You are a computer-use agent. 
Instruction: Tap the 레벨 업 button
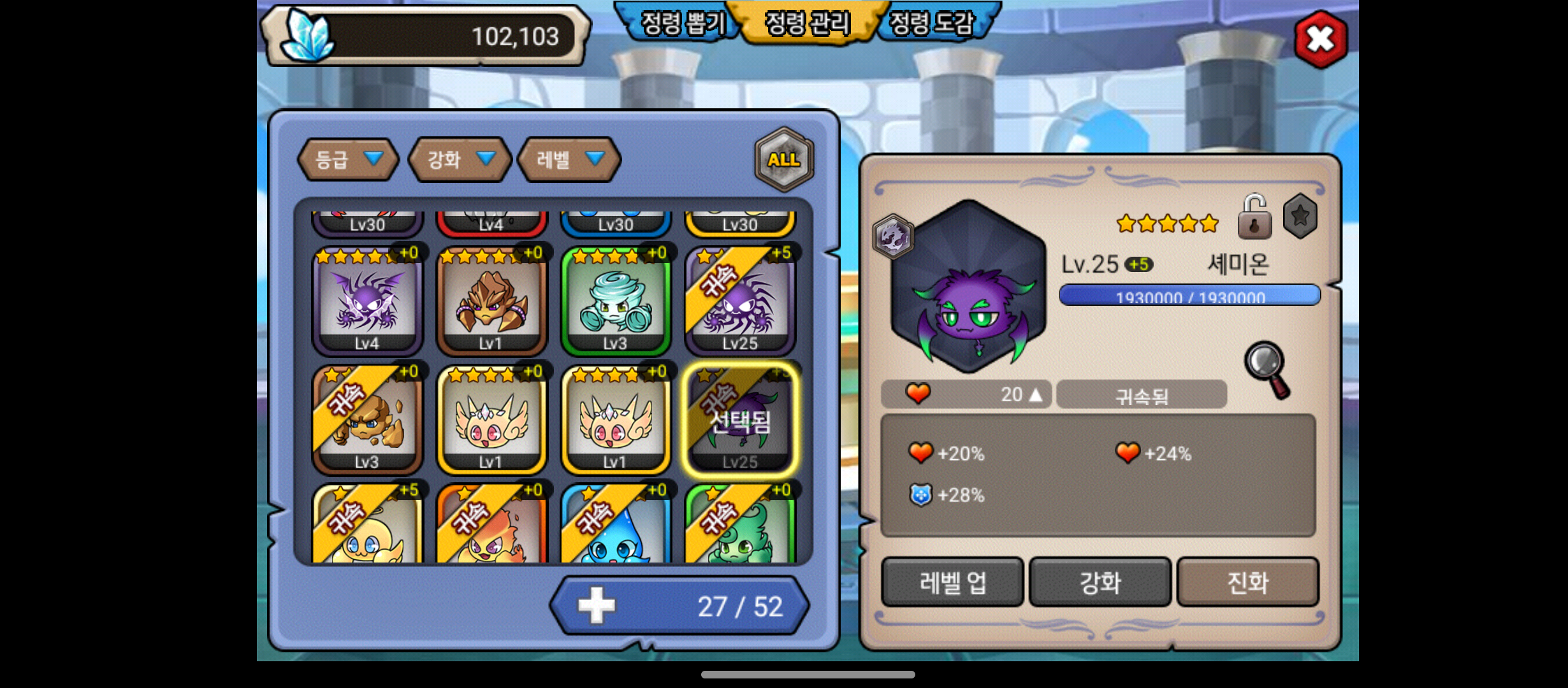(x=952, y=582)
